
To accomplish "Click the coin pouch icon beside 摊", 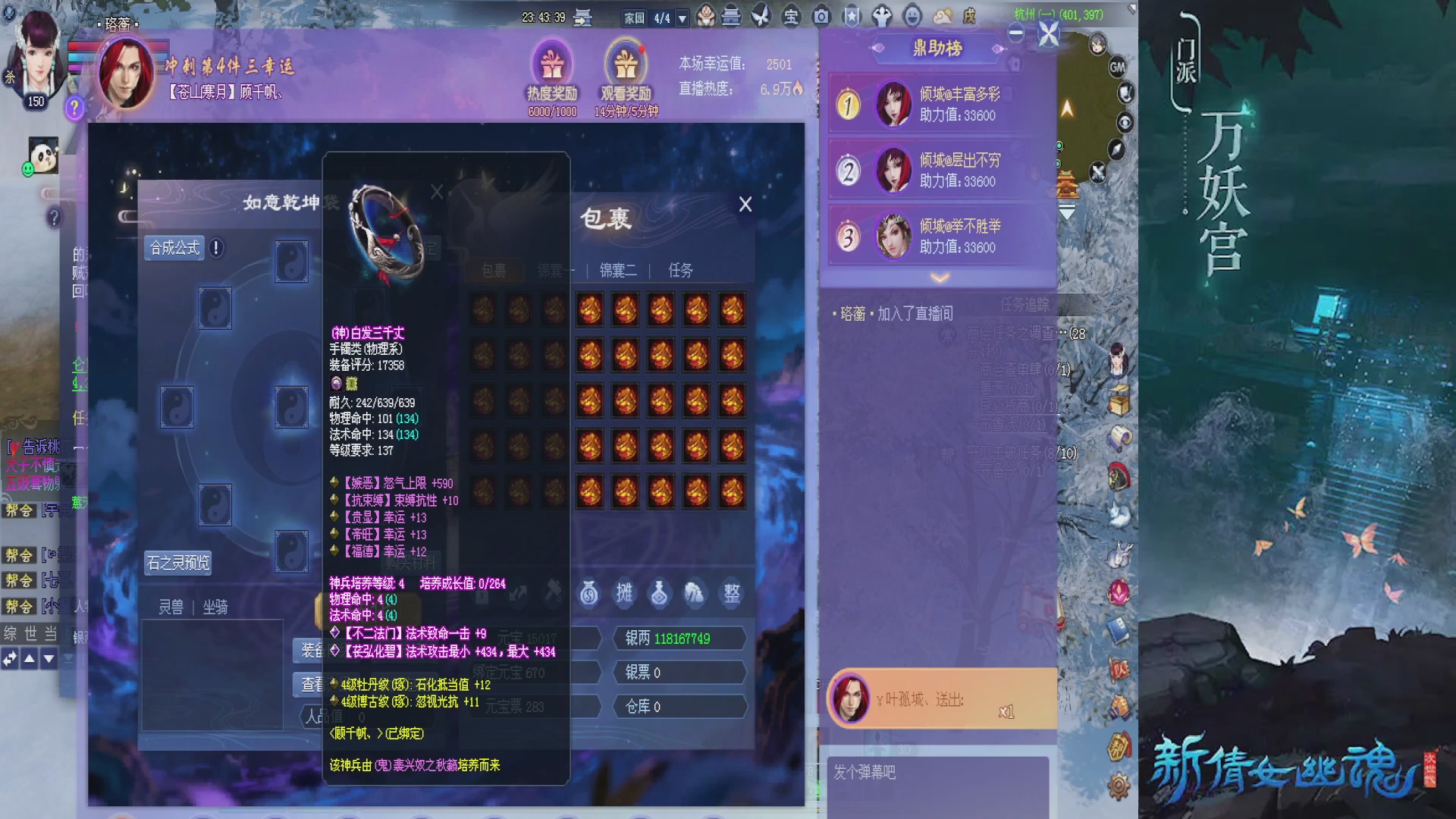I will coord(589,594).
